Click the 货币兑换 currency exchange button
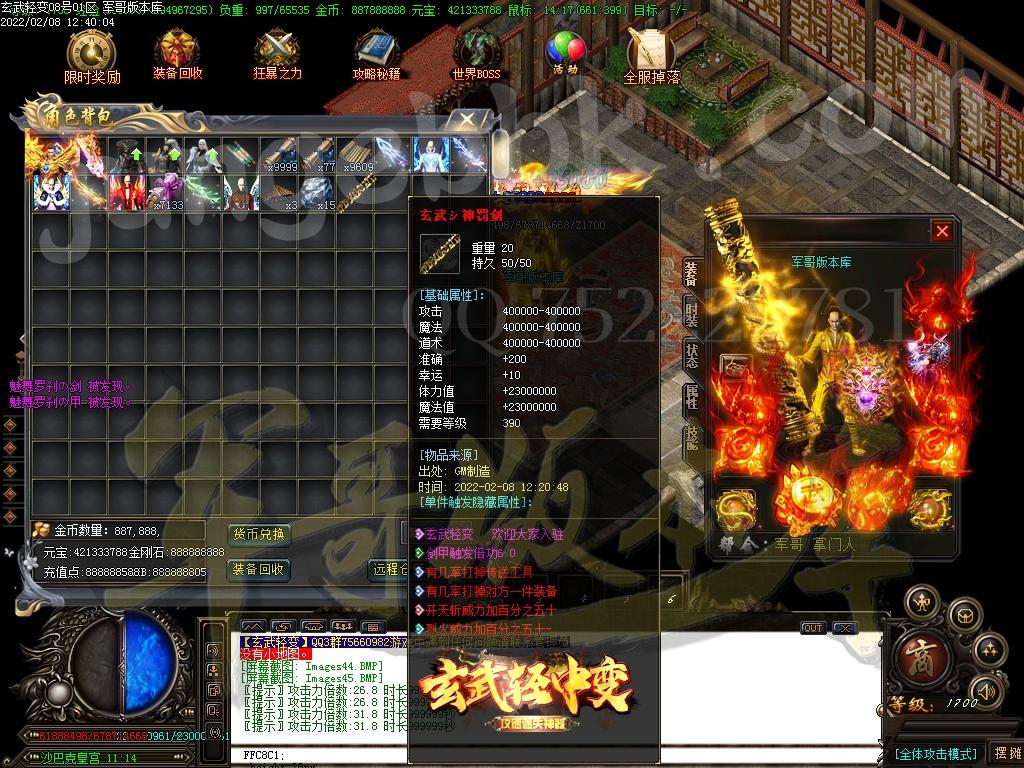The height and width of the screenshot is (768, 1024). (x=259, y=534)
